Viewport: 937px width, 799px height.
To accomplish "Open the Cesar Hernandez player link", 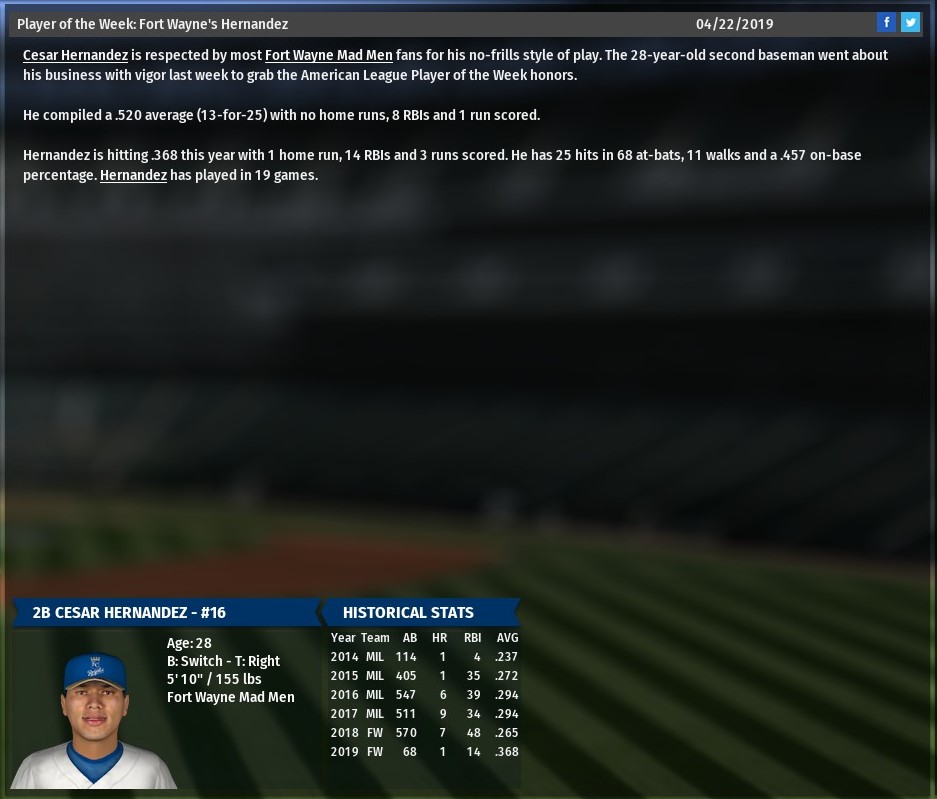I will click(75, 56).
